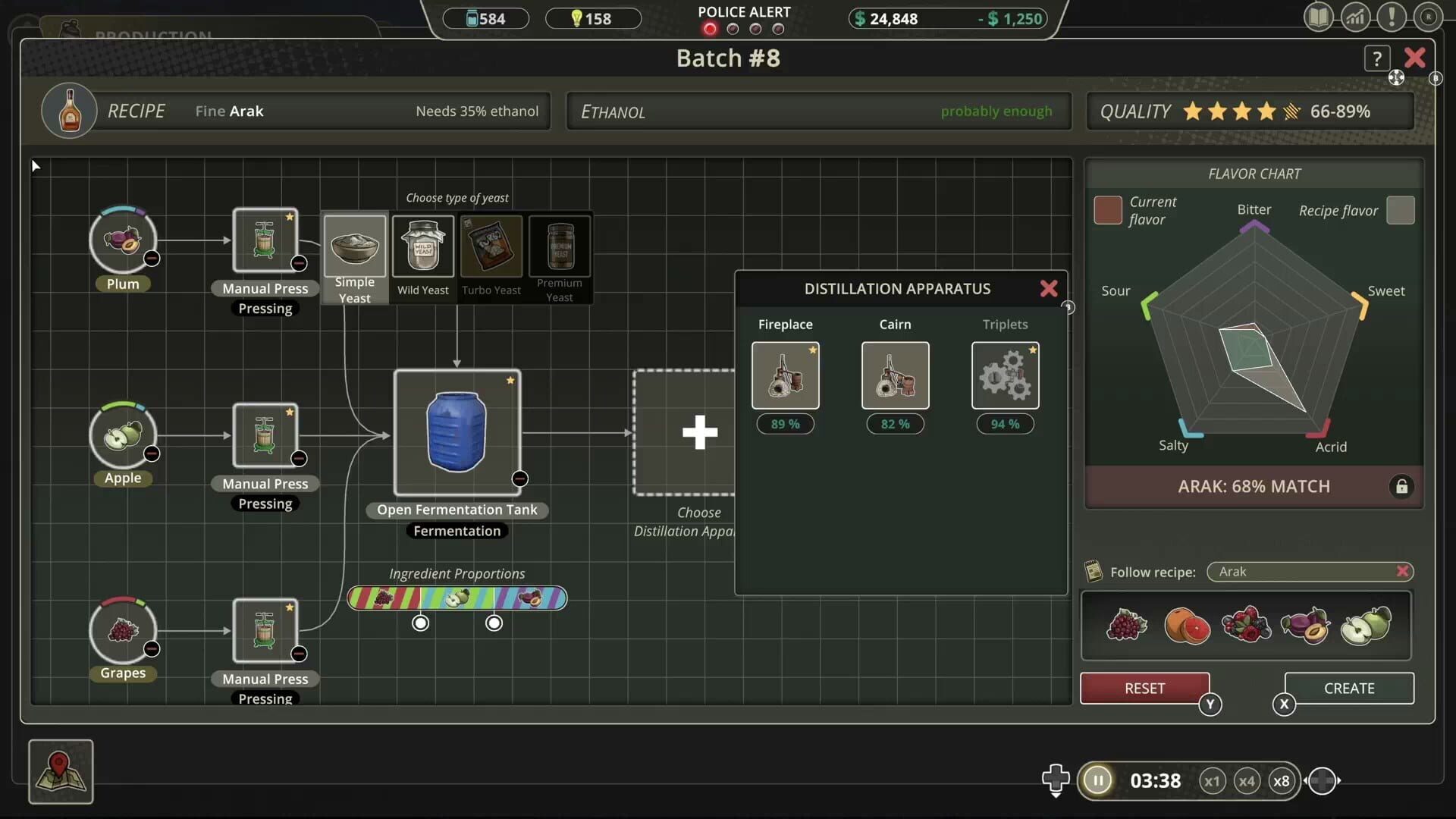Select Turbo Yeast from the yeast options
Viewport: 1456px width, 819px height.
[491, 250]
